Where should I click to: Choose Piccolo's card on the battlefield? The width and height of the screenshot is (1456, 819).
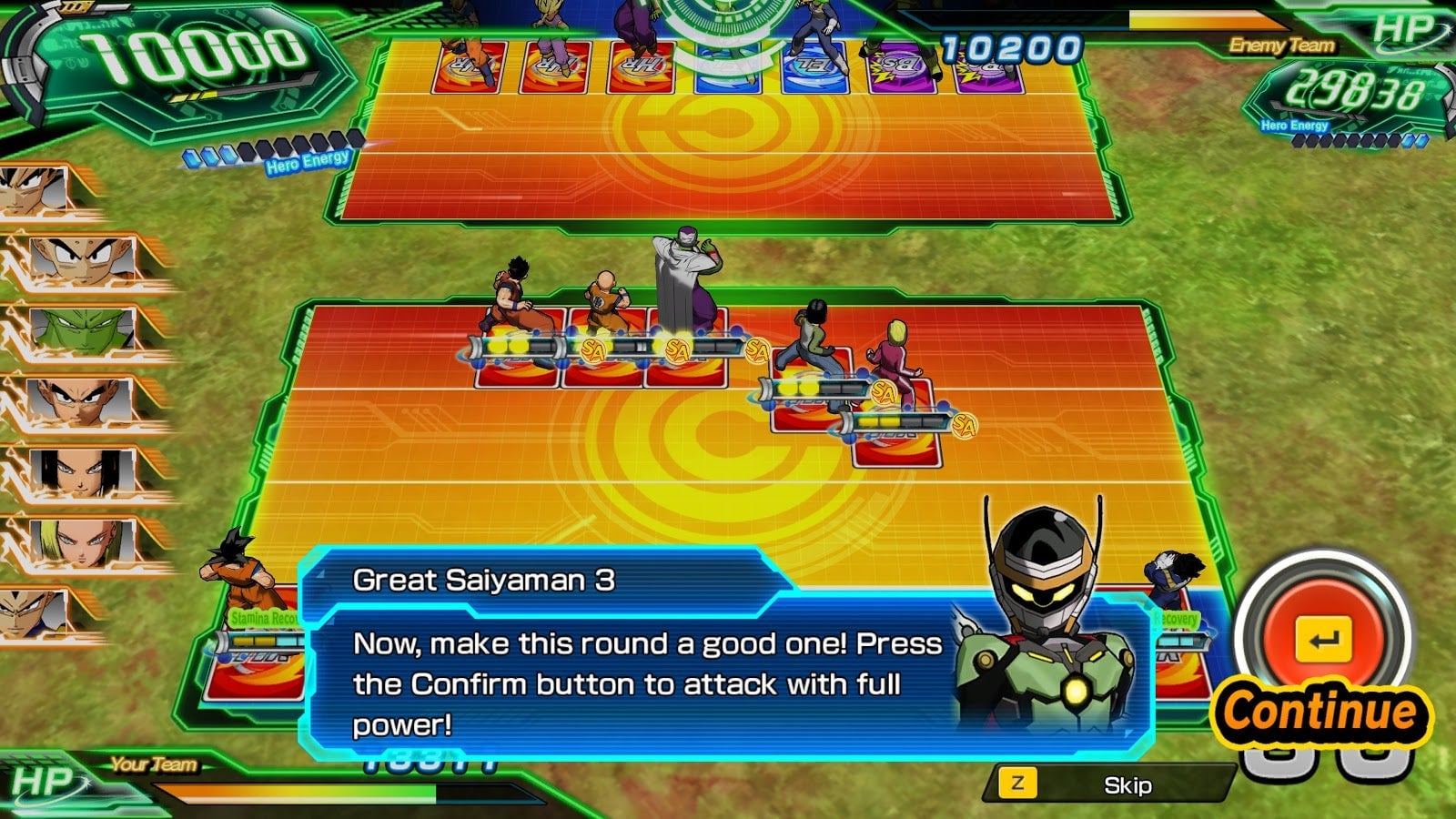[688, 364]
